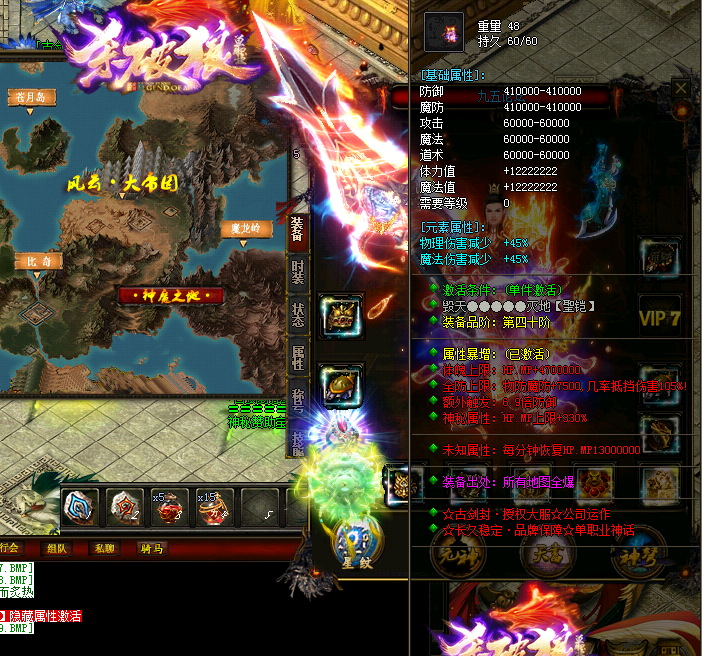Choose the 魔龙岭 map marker
702x656 pixels.
coord(247,229)
